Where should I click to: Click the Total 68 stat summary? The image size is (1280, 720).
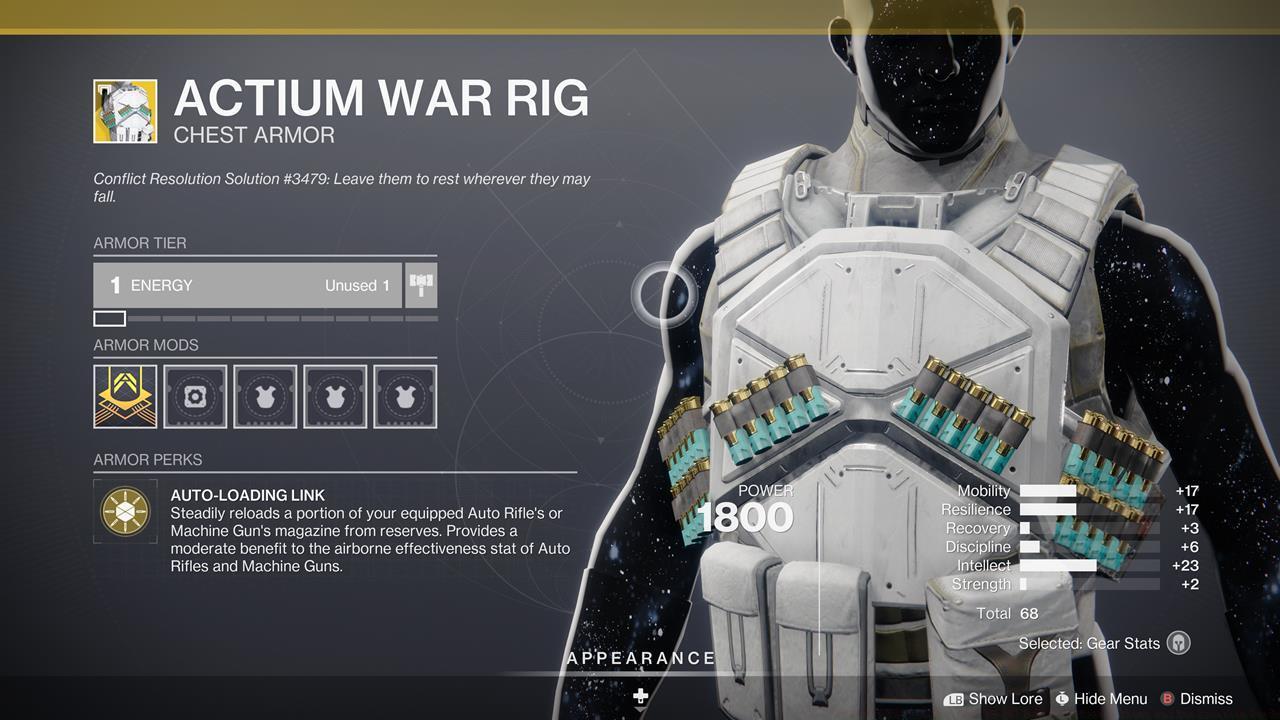[1009, 613]
